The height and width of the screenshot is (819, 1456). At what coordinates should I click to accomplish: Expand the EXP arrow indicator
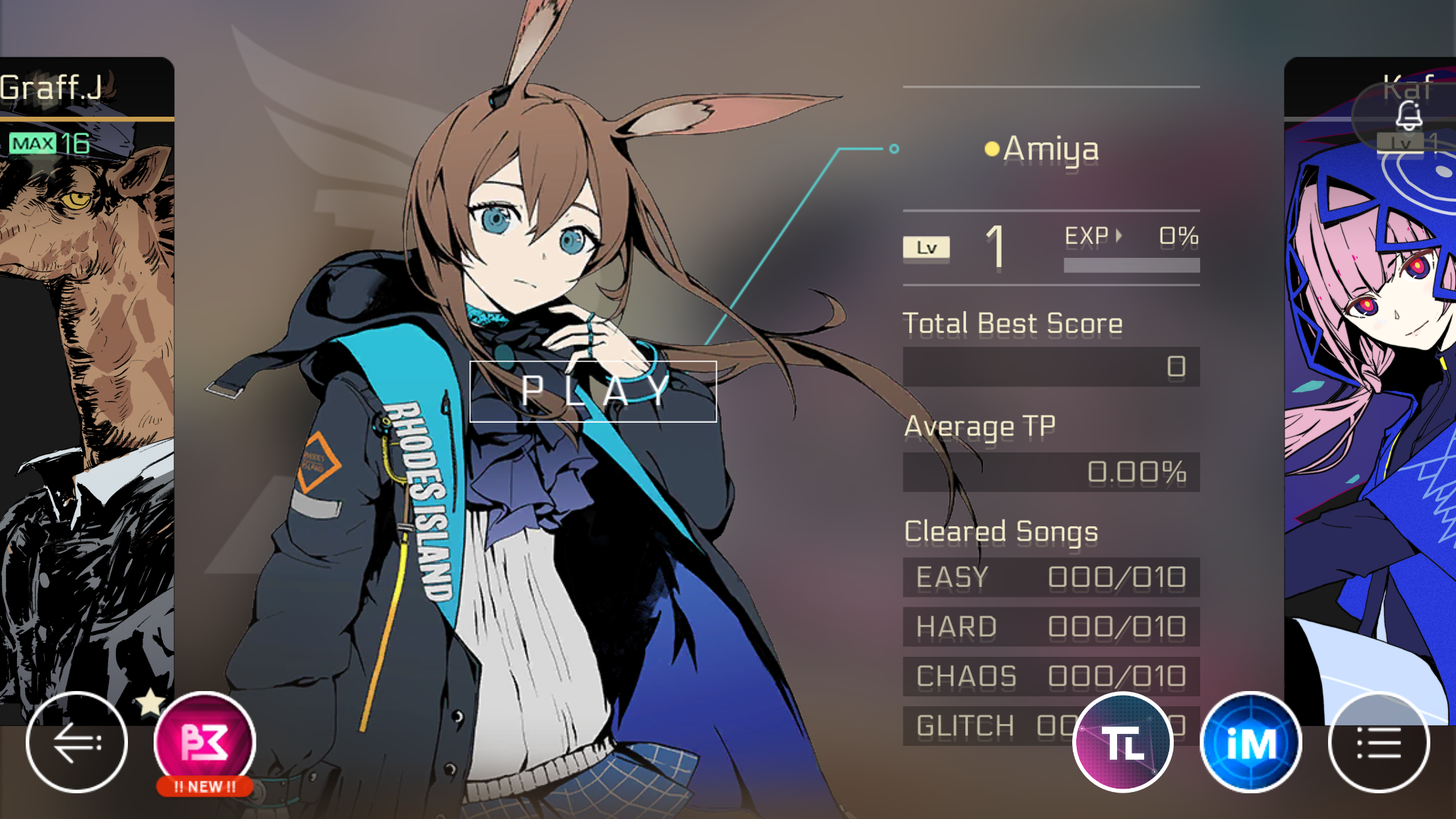tap(1119, 236)
